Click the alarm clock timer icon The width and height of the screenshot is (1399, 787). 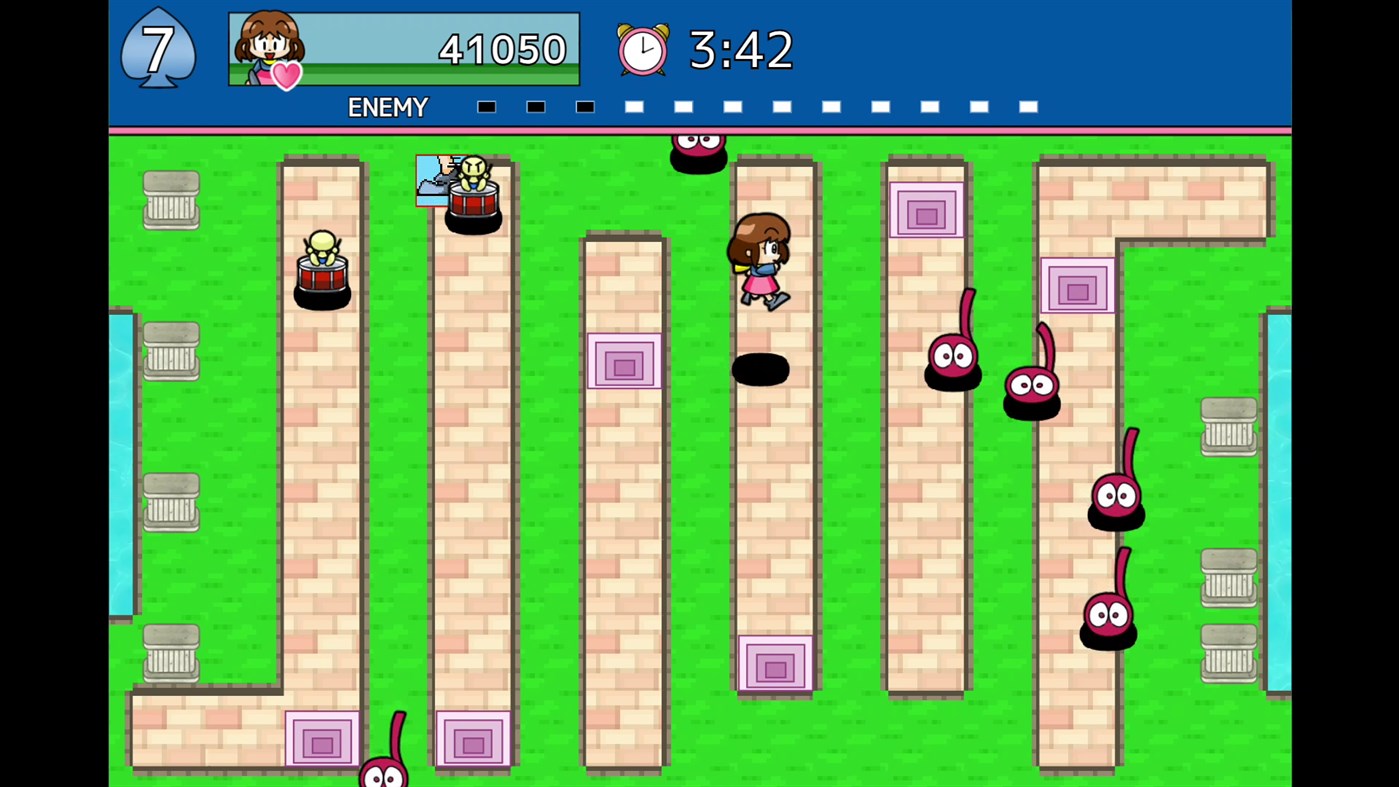pos(643,50)
